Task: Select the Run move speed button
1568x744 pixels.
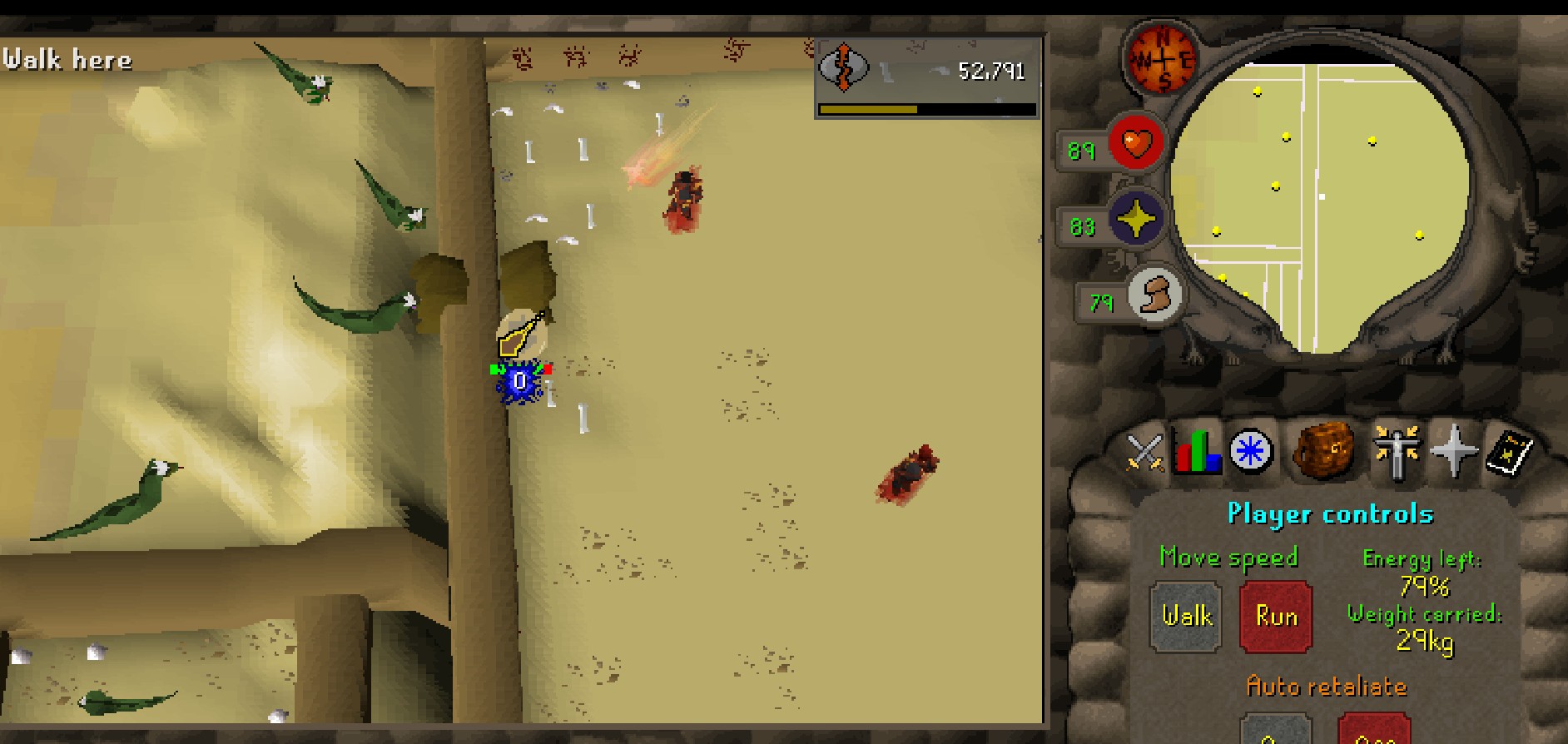Action: (x=1276, y=617)
